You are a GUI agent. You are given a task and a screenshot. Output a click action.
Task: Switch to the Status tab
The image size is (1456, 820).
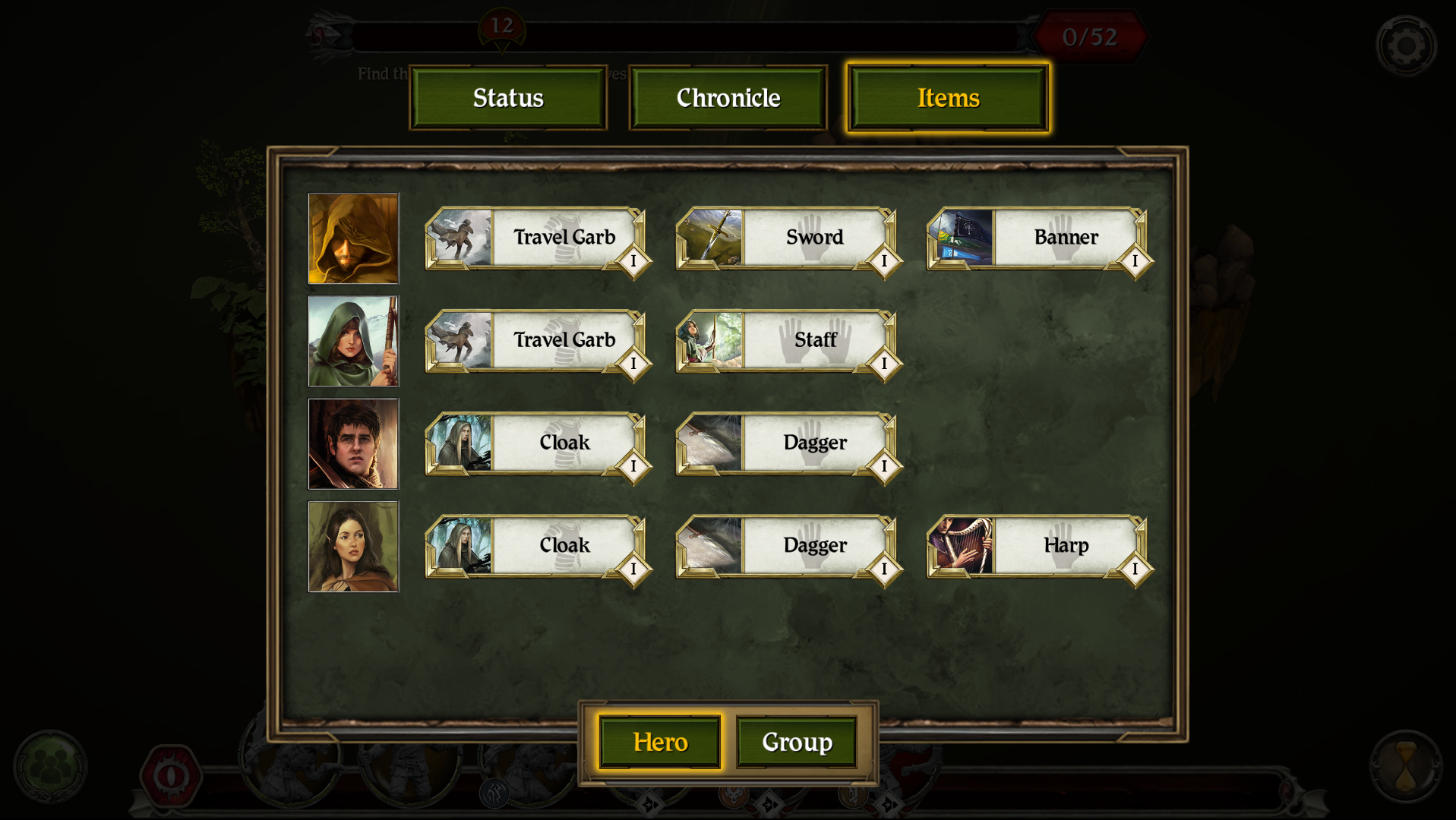pyautogui.click(x=507, y=97)
